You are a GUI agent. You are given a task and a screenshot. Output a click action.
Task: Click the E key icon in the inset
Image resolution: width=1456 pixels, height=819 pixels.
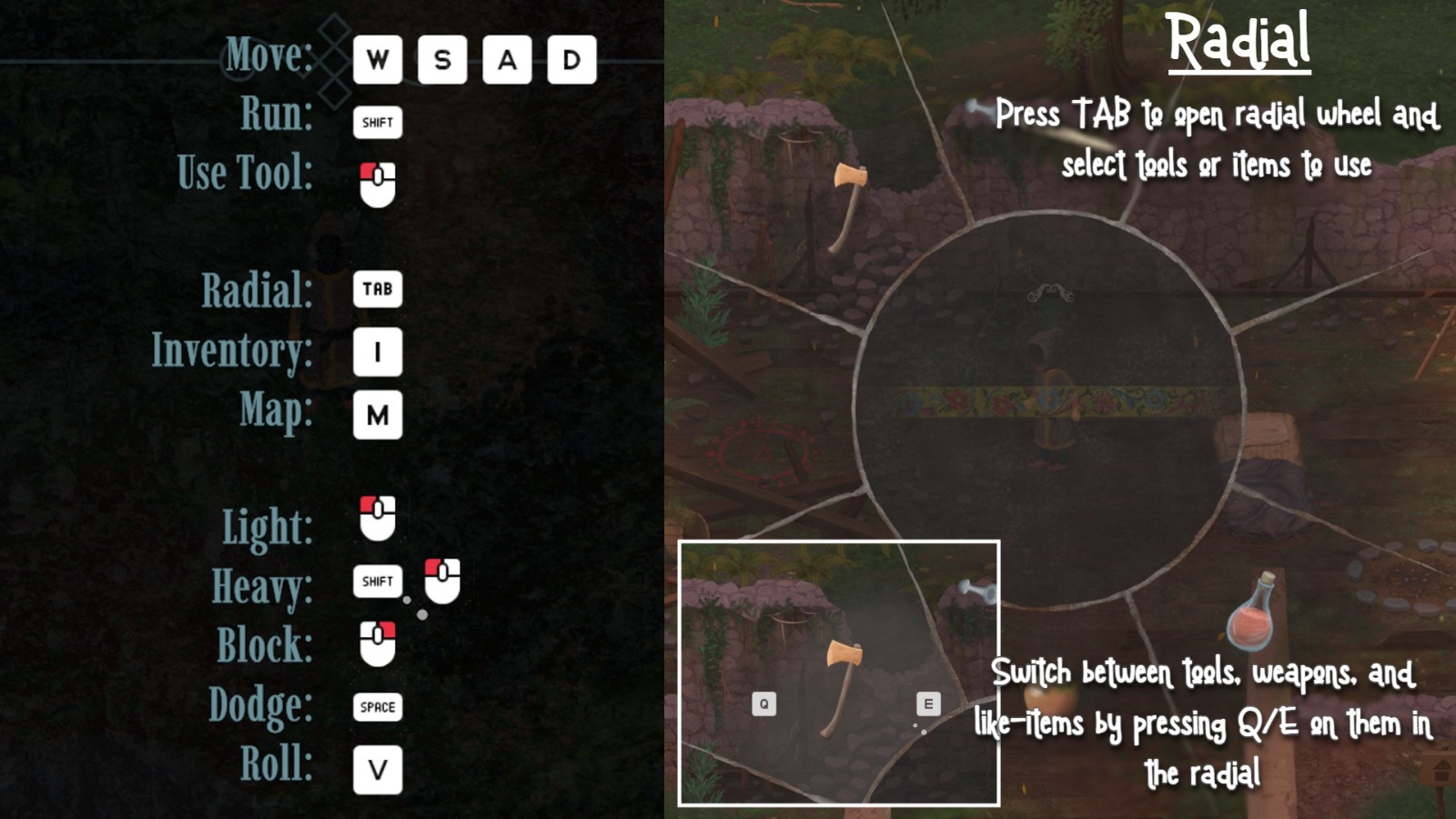(x=929, y=702)
